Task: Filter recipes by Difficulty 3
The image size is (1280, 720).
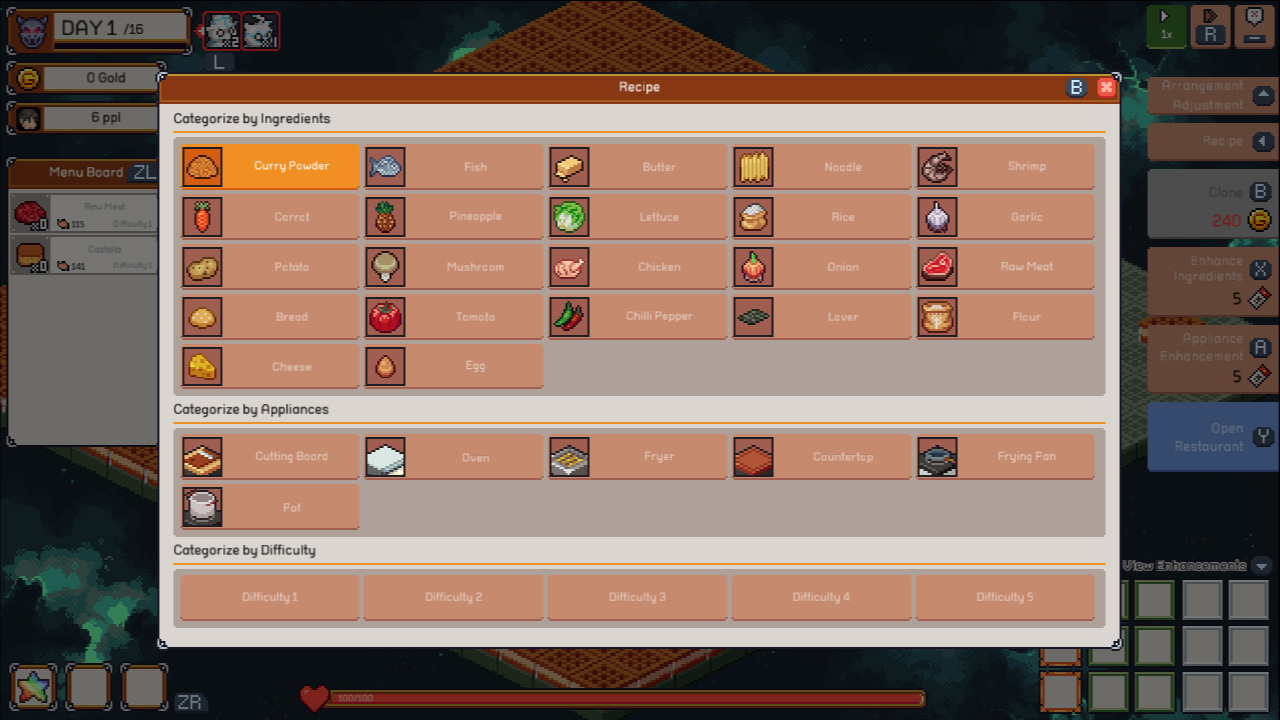Action: [x=637, y=596]
